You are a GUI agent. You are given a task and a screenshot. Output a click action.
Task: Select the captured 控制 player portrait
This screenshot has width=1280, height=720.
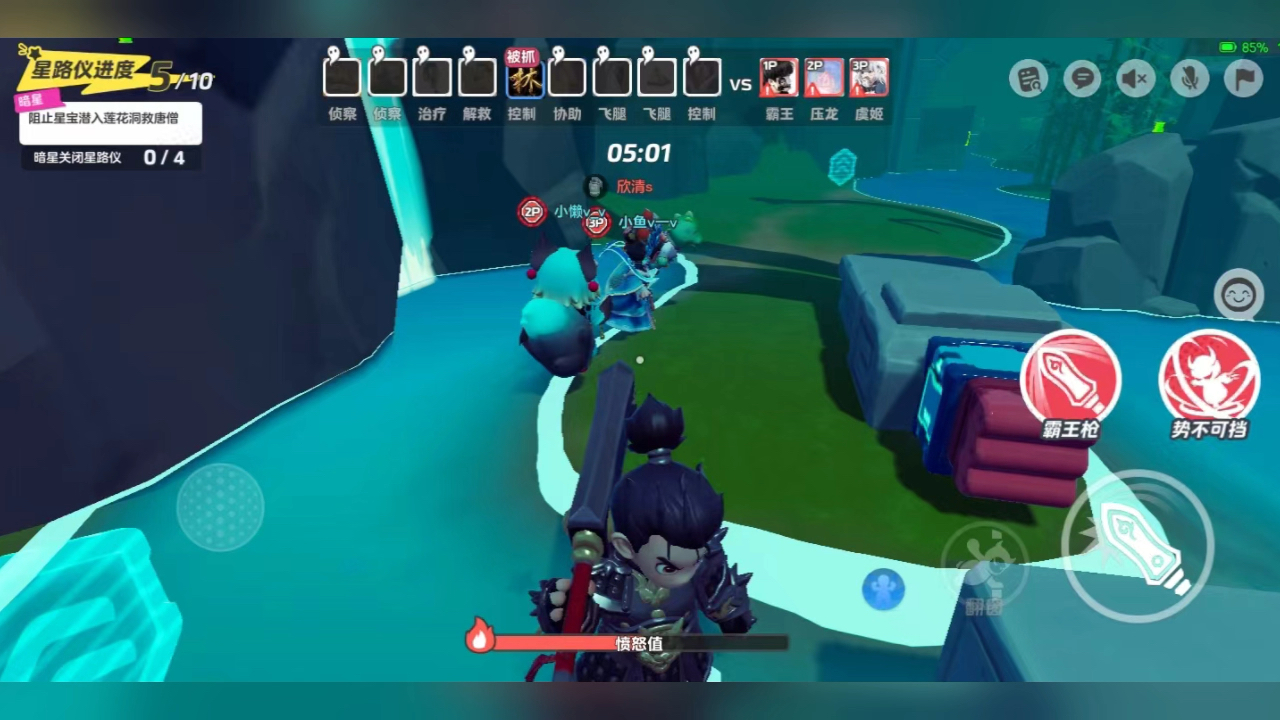[523, 77]
